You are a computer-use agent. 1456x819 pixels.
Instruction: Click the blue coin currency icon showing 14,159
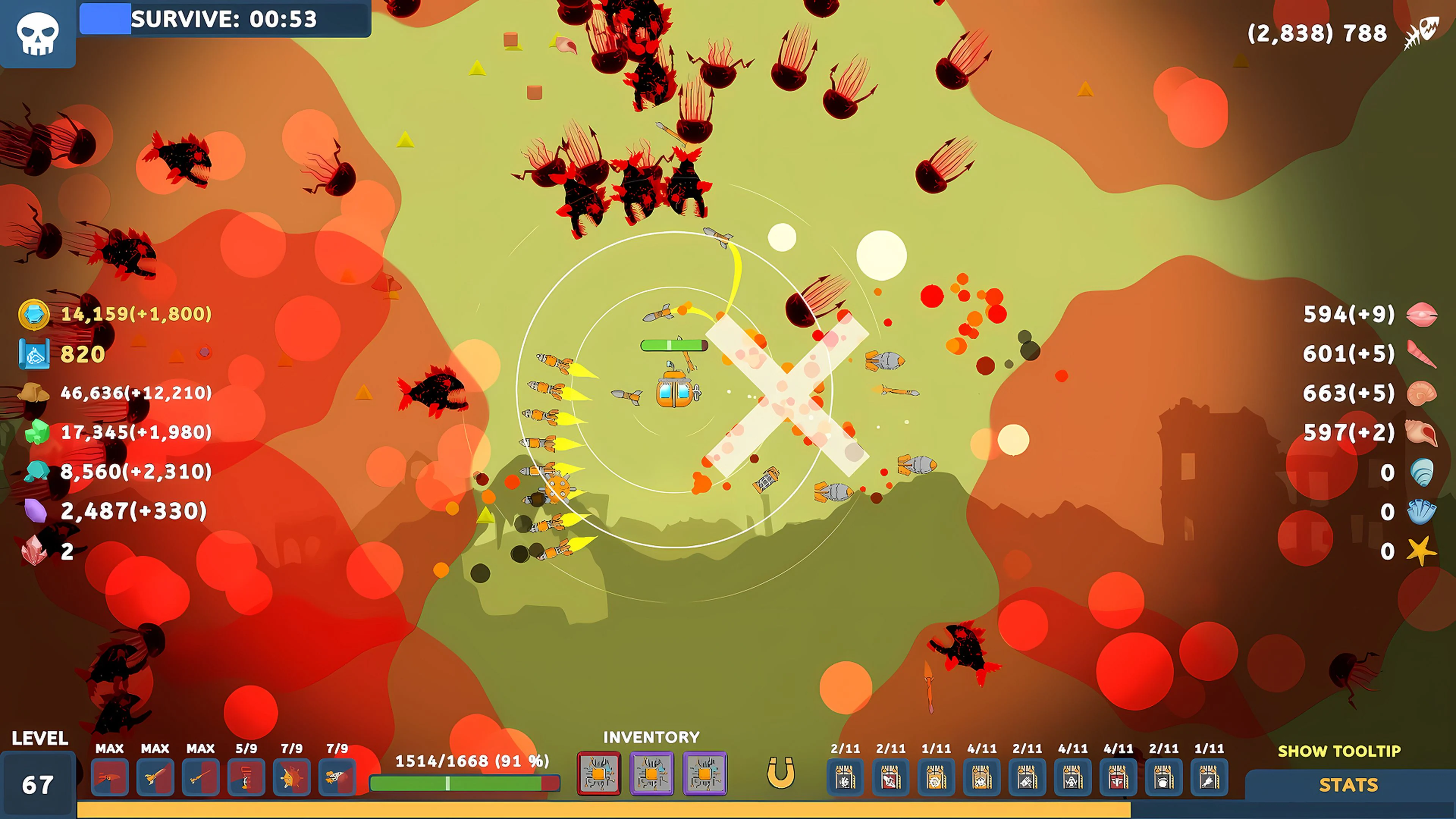34,315
